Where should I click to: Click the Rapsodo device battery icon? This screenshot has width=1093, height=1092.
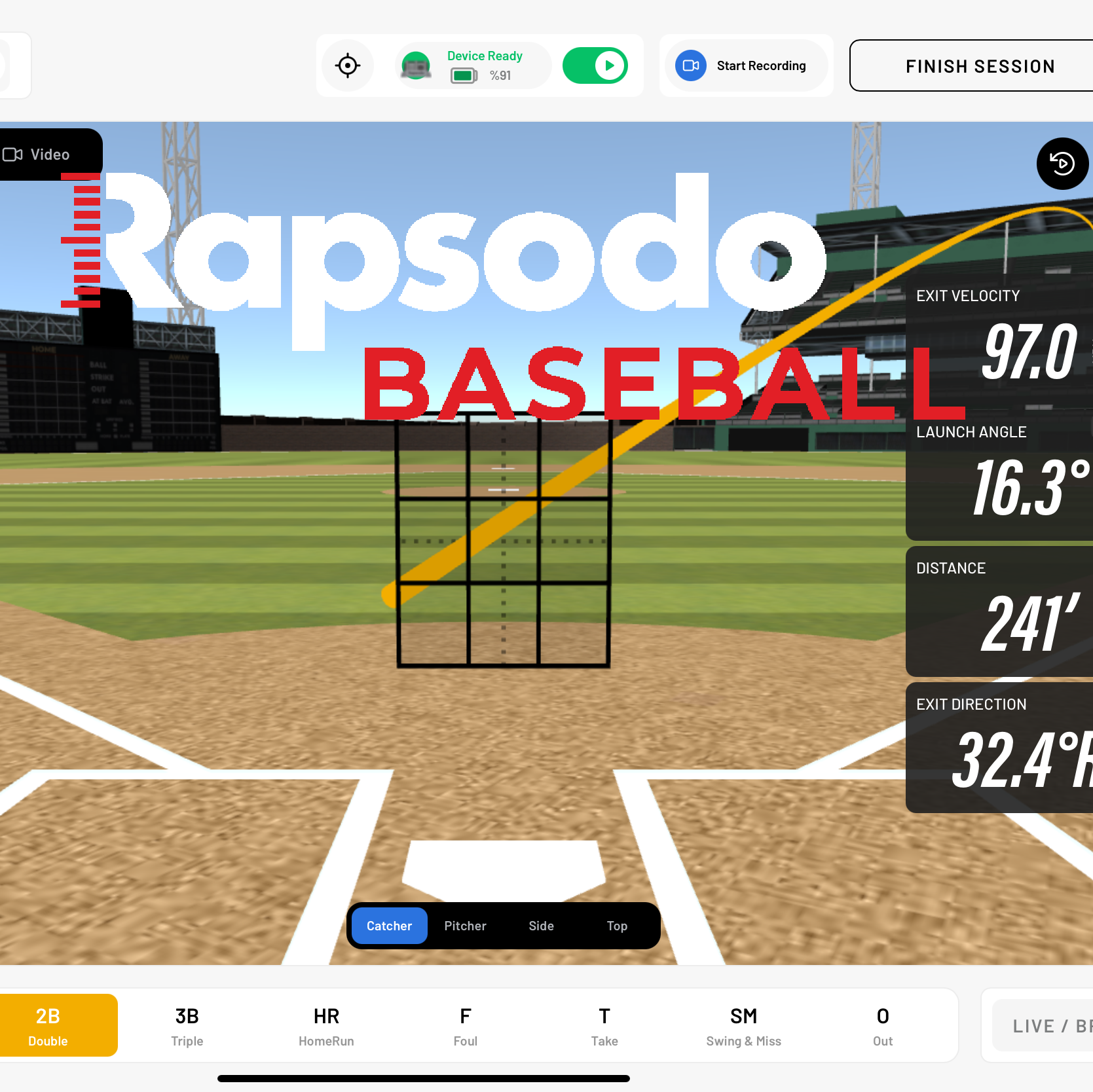pos(463,76)
